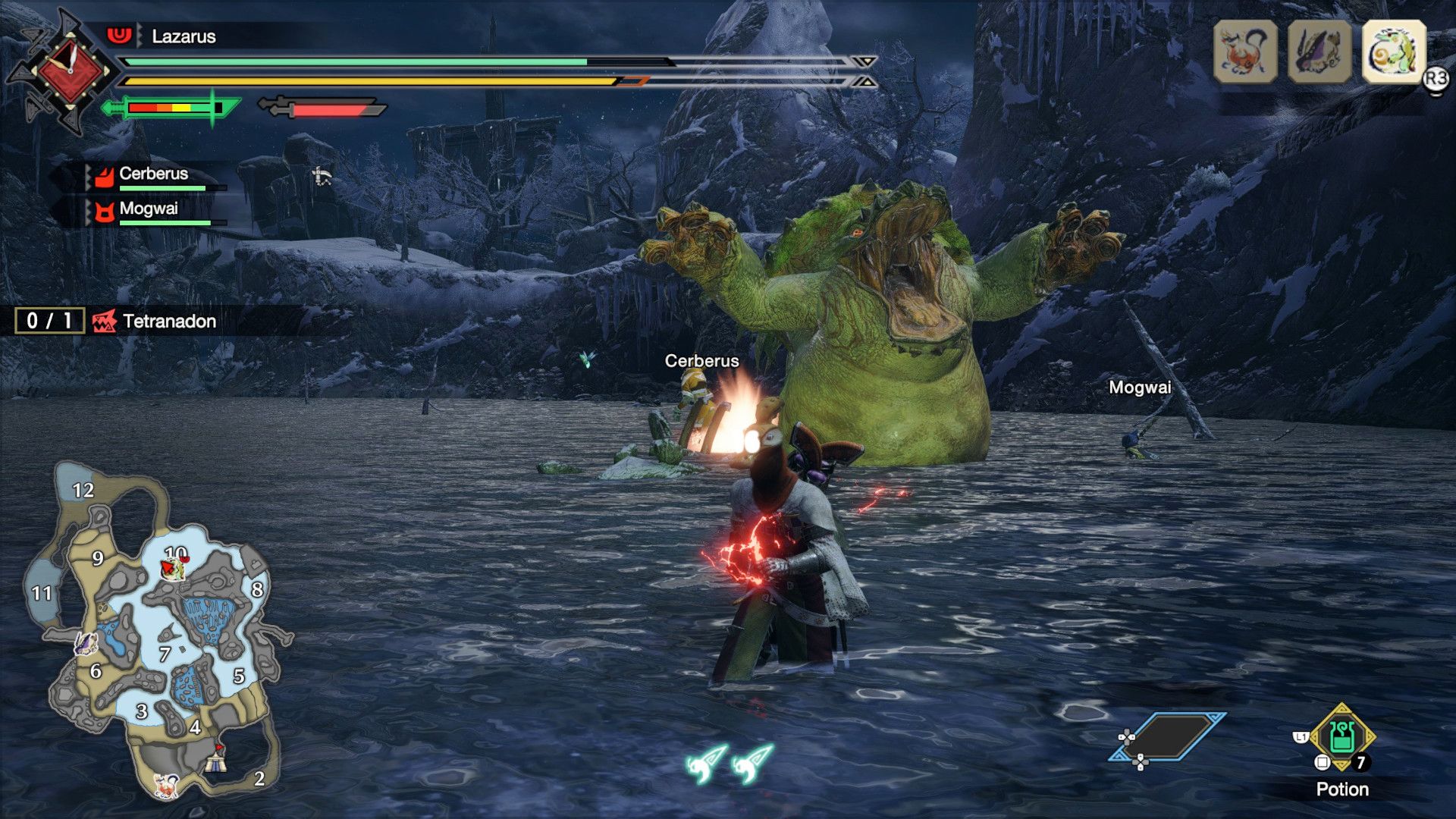The image size is (1456, 819).
Task: Select the Tetranadon marker in minimap area 10
Action: point(173,568)
